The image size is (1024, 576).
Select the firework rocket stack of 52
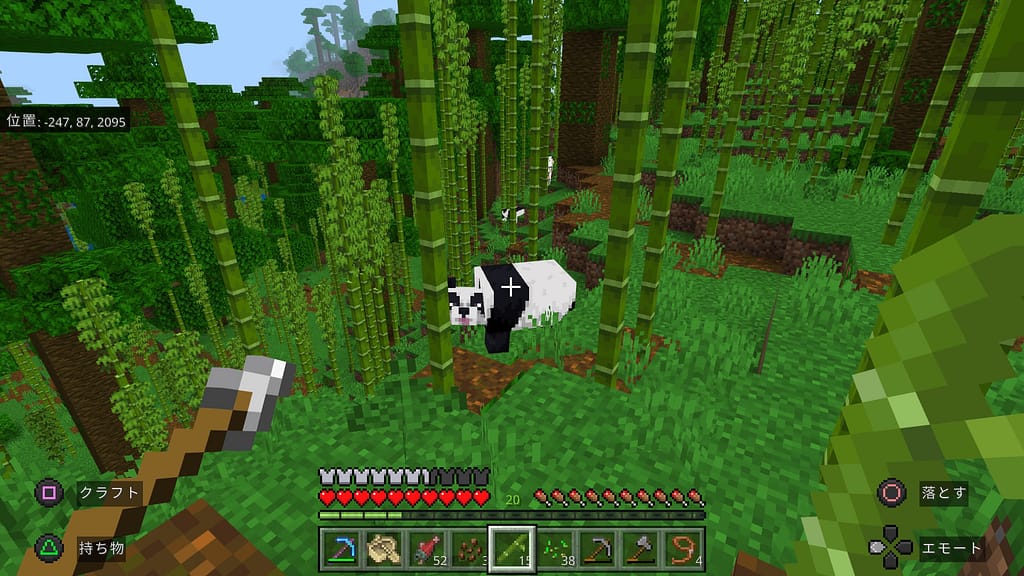(x=427, y=548)
